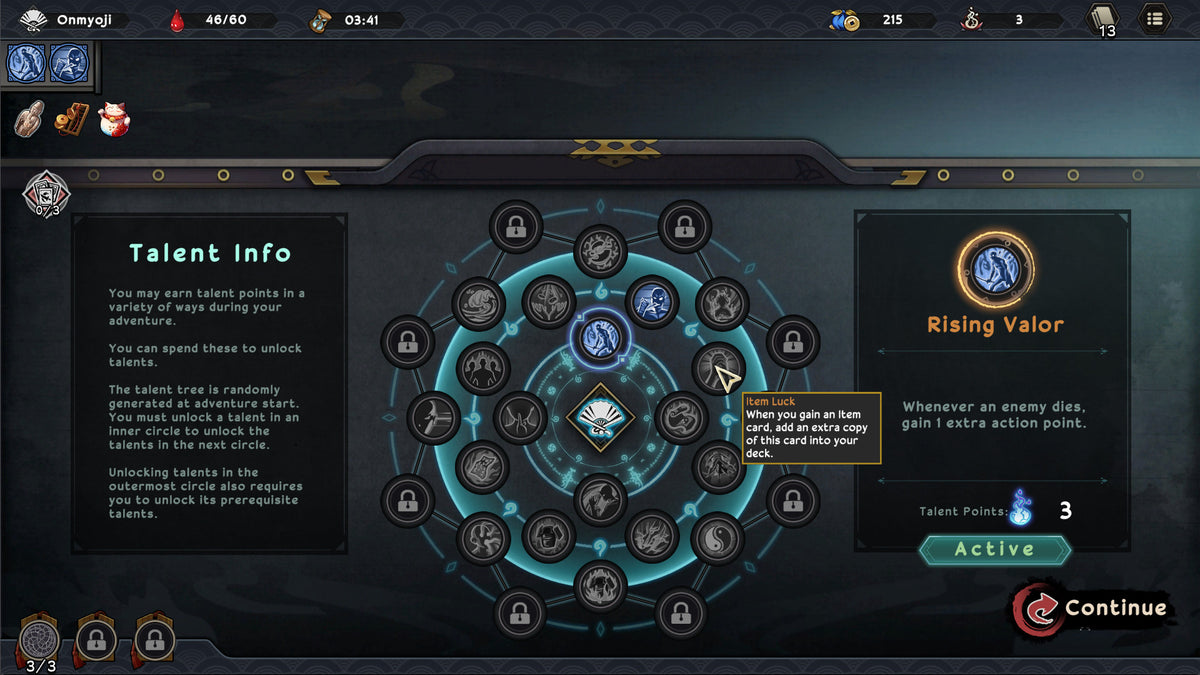1200x675 pixels.
Task: Click the Onmyoji character fan icon
Action: click(34, 19)
